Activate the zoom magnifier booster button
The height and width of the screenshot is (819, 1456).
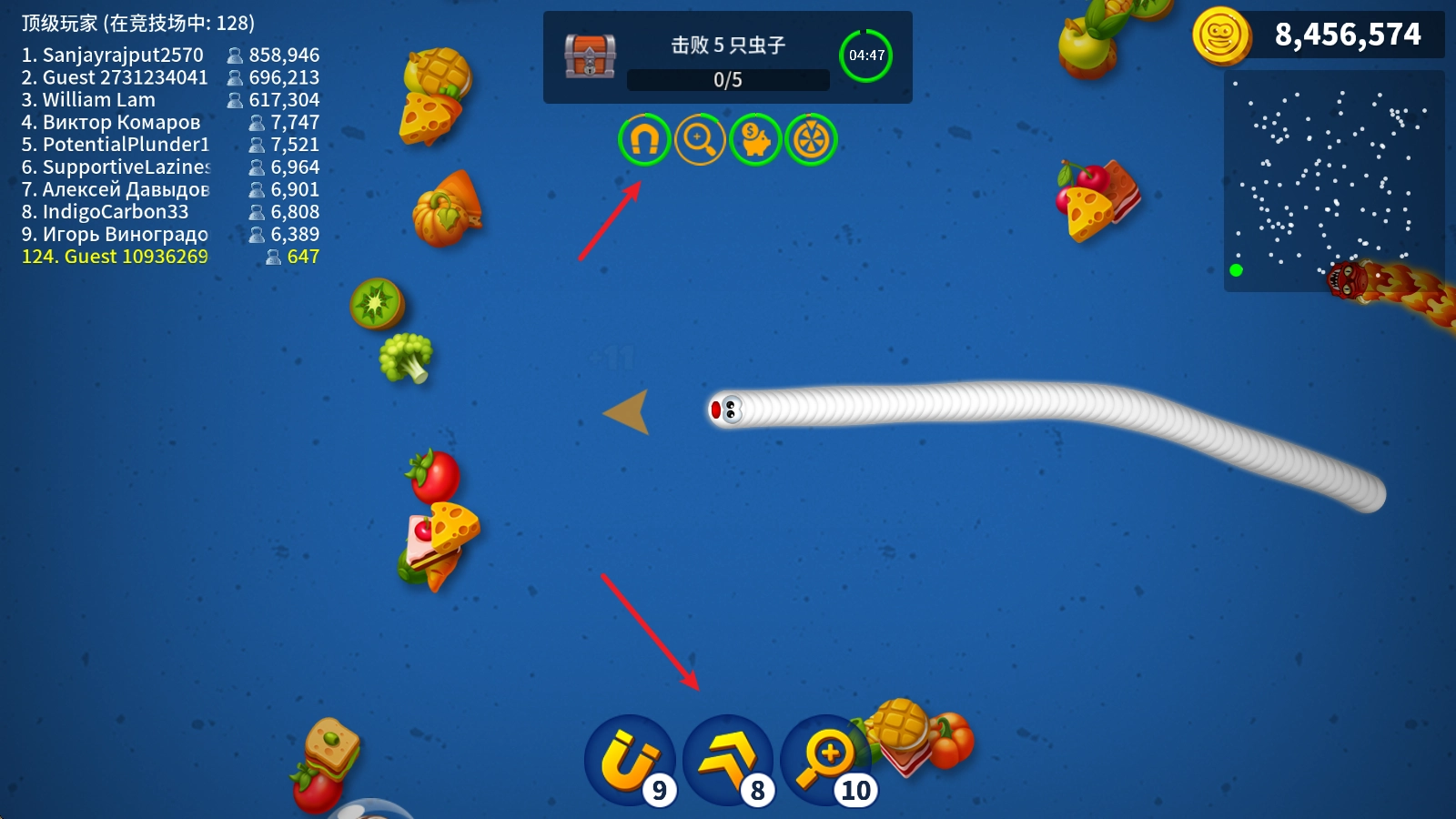click(824, 761)
